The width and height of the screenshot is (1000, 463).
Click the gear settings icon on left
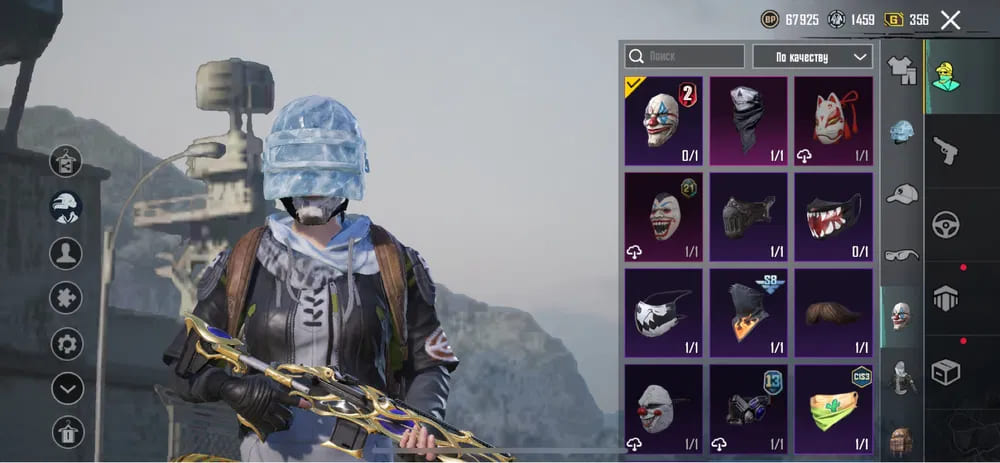click(67, 345)
